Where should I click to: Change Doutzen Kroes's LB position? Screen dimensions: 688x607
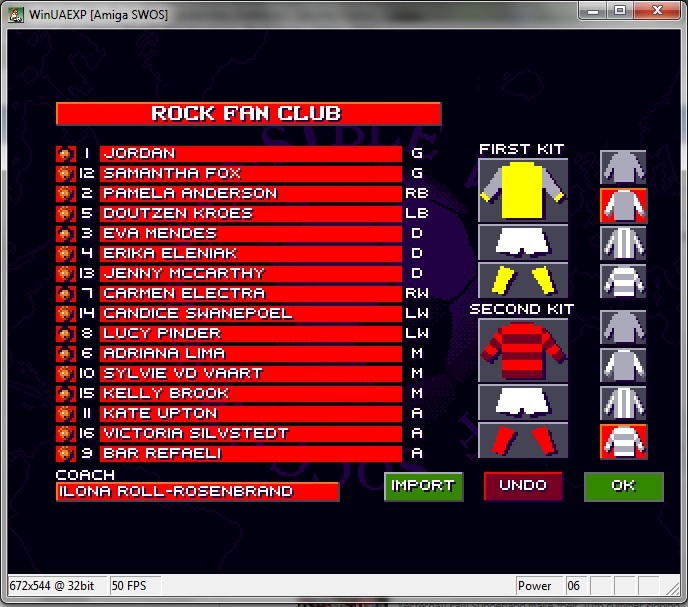click(x=416, y=213)
